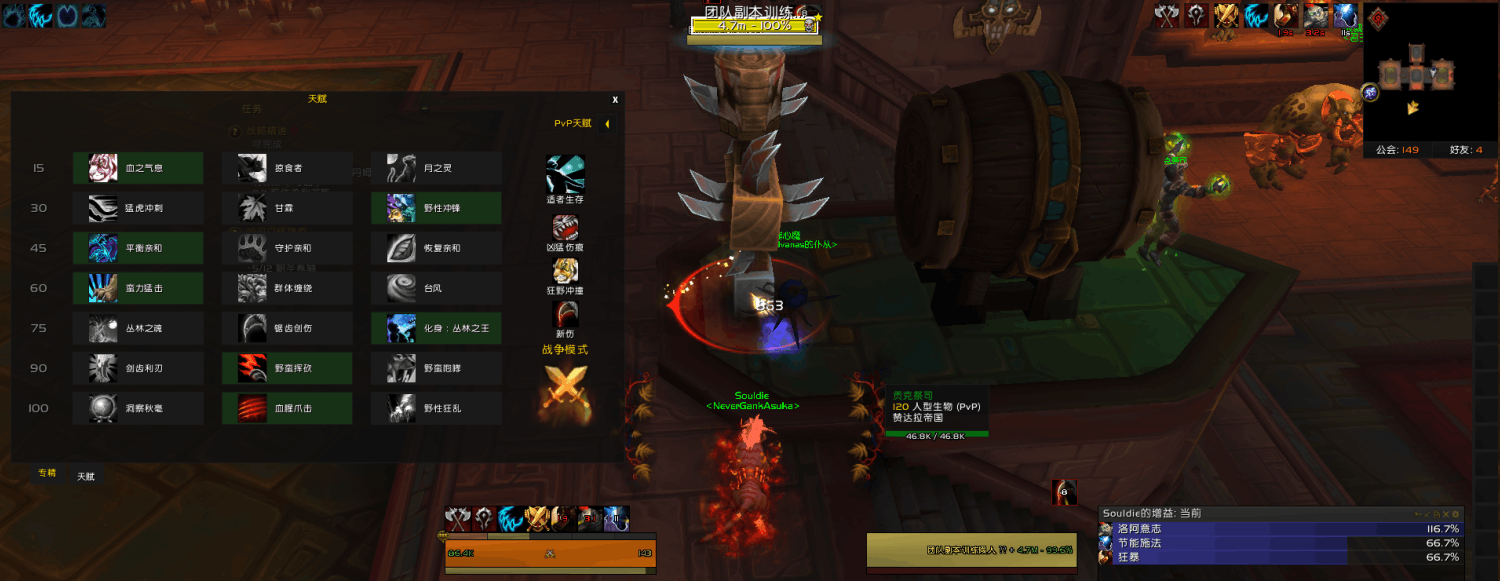The image size is (1500, 581).
Task: Pick the 月之灵 talent
Action: click(x=436, y=168)
